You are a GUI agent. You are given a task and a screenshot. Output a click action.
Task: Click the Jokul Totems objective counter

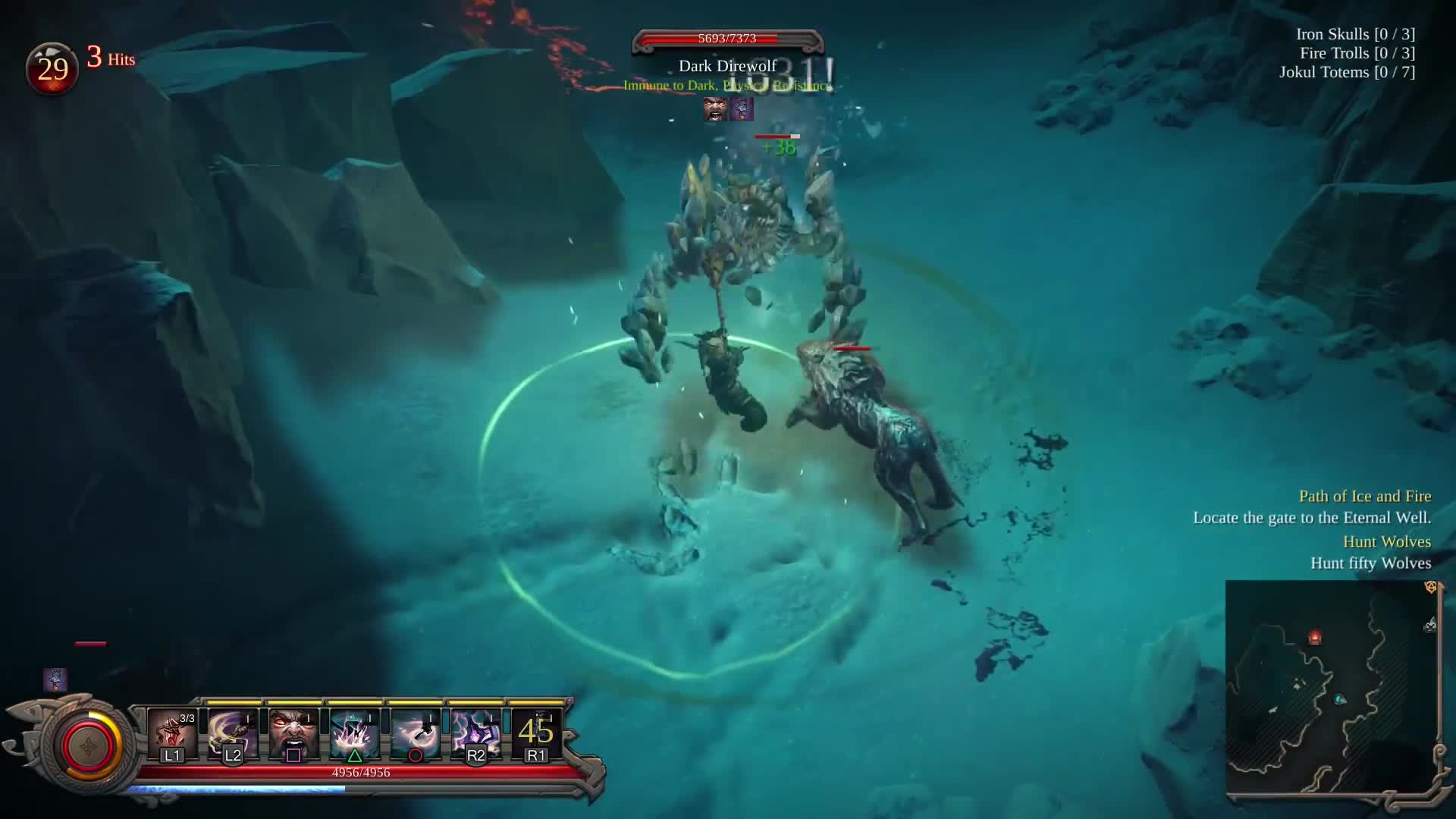[1347, 72]
